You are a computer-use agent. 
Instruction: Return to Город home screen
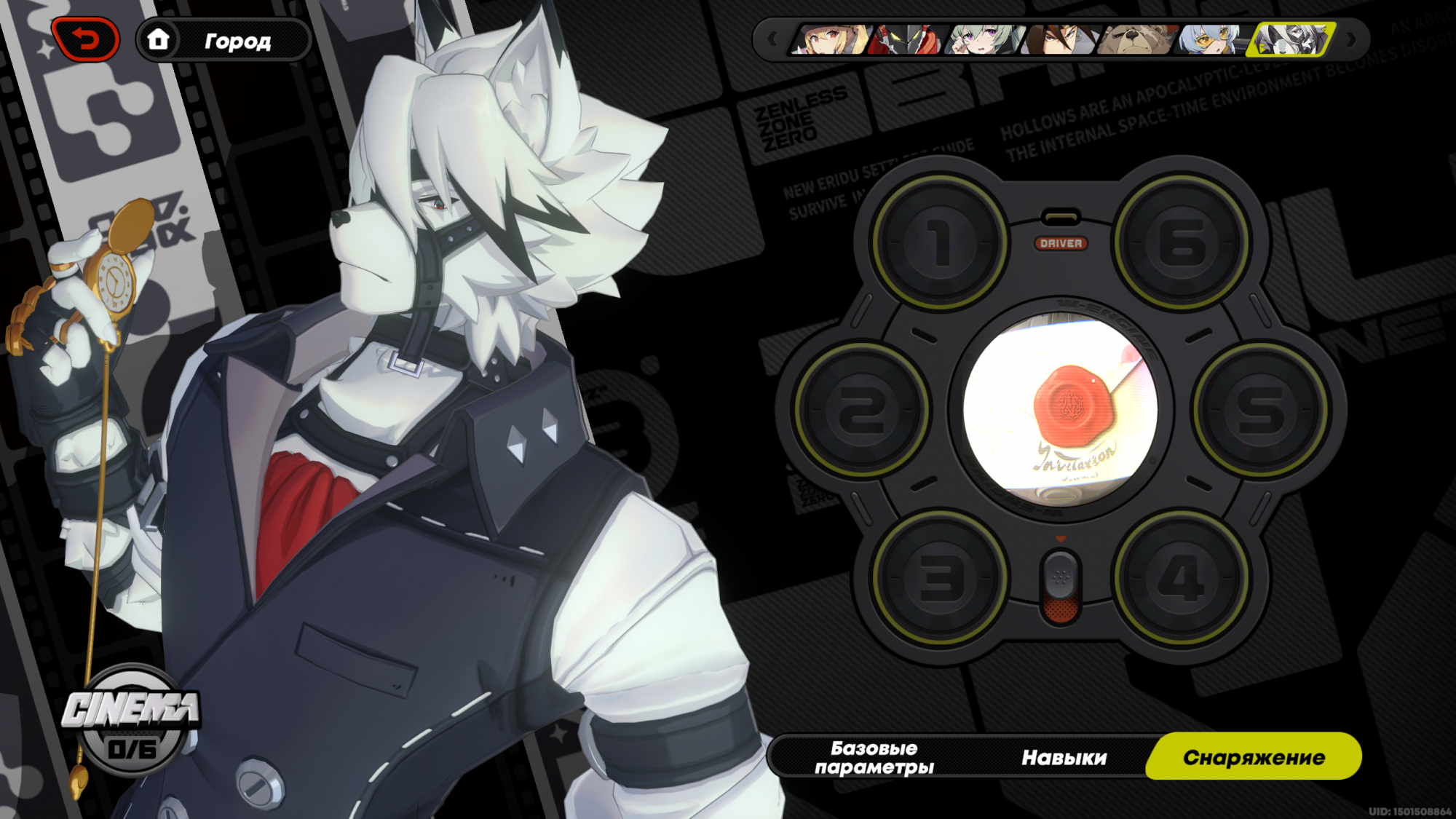point(223,41)
